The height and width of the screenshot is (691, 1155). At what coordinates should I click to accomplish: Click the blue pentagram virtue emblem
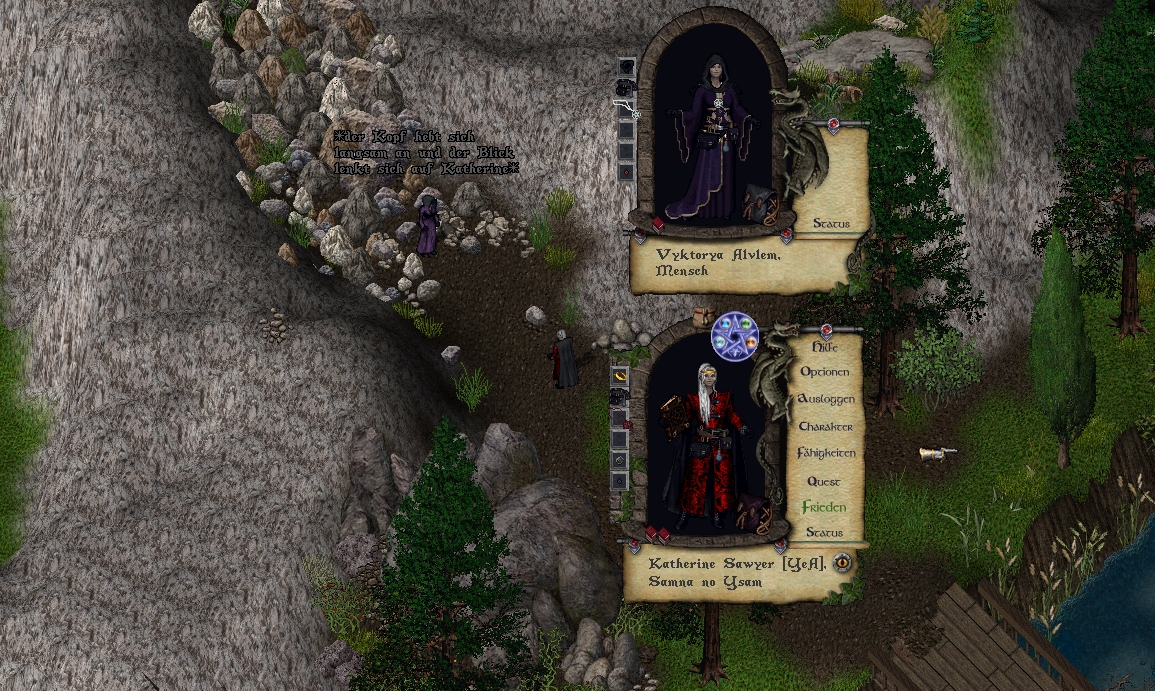coord(735,336)
